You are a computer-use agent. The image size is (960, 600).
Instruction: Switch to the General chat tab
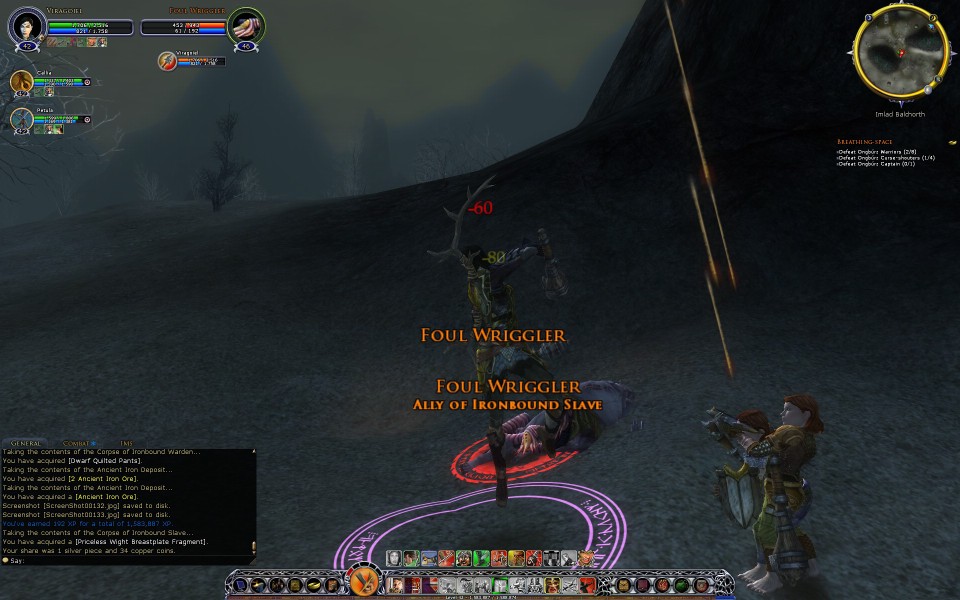(26, 443)
